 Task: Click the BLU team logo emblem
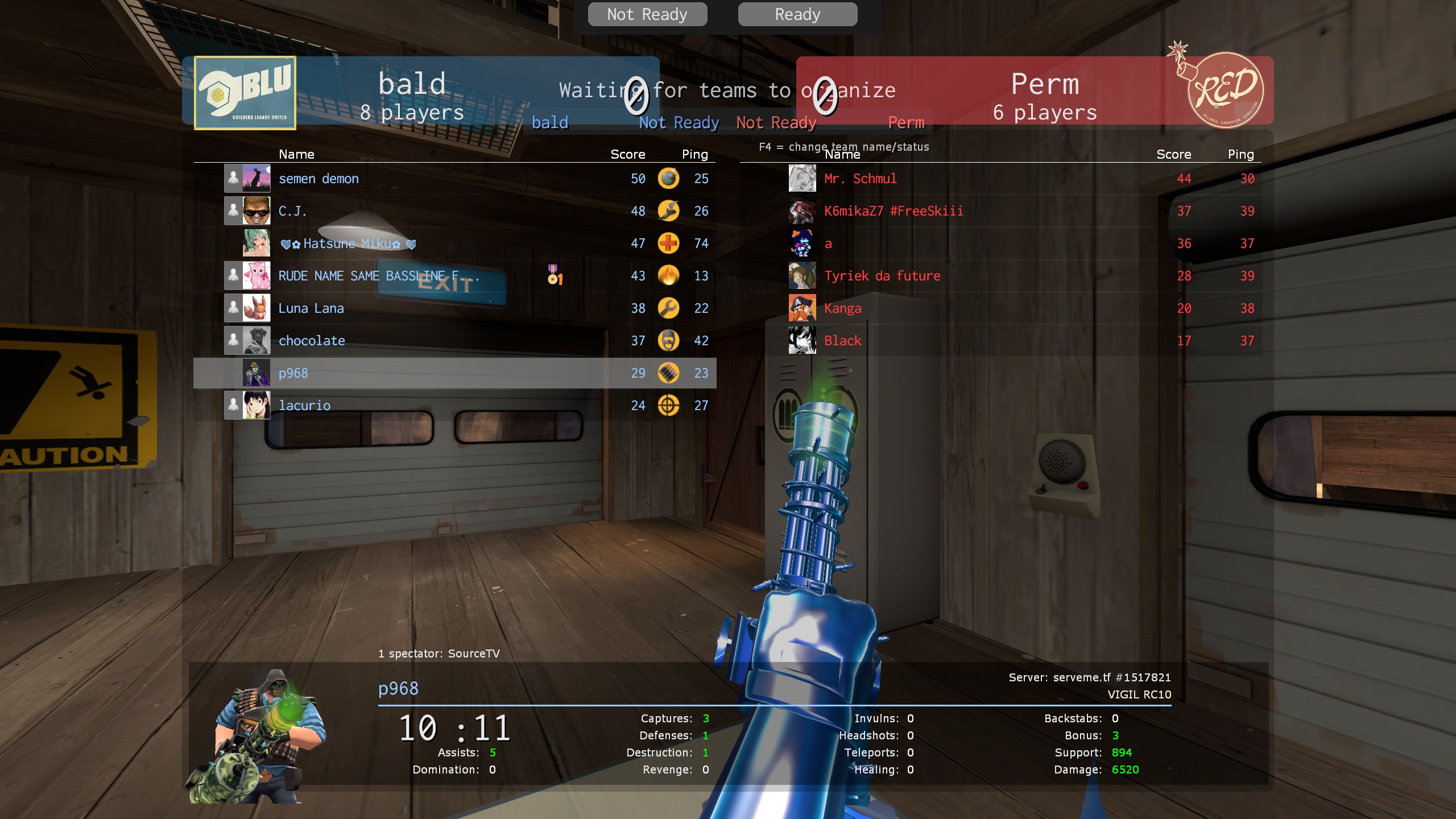[245, 93]
